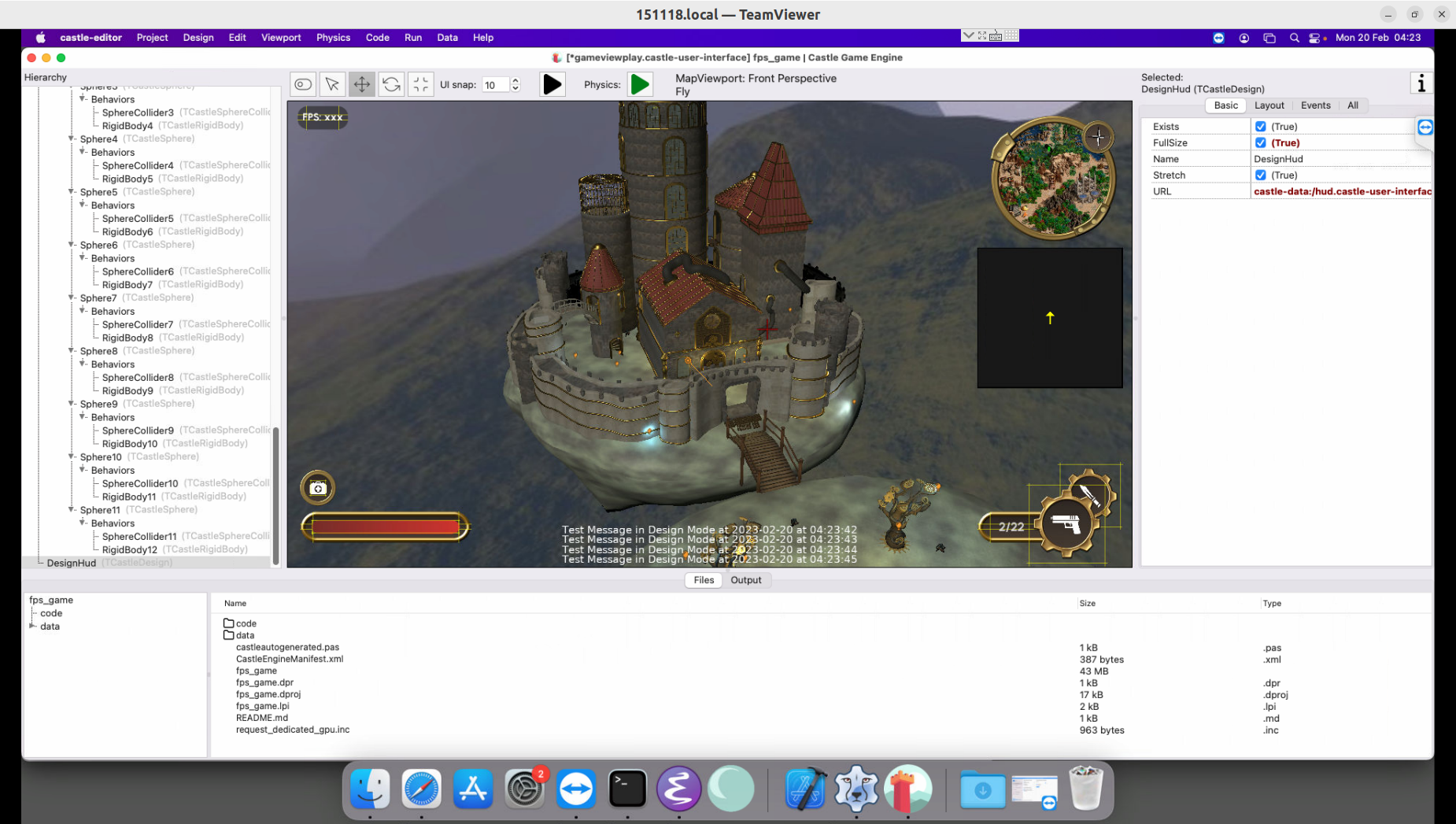This screenshot has width=1456, height=824.
Task: Collapse the Sphere9 Behaviors node
Action: pyautogui.click(x=82, y=417)
